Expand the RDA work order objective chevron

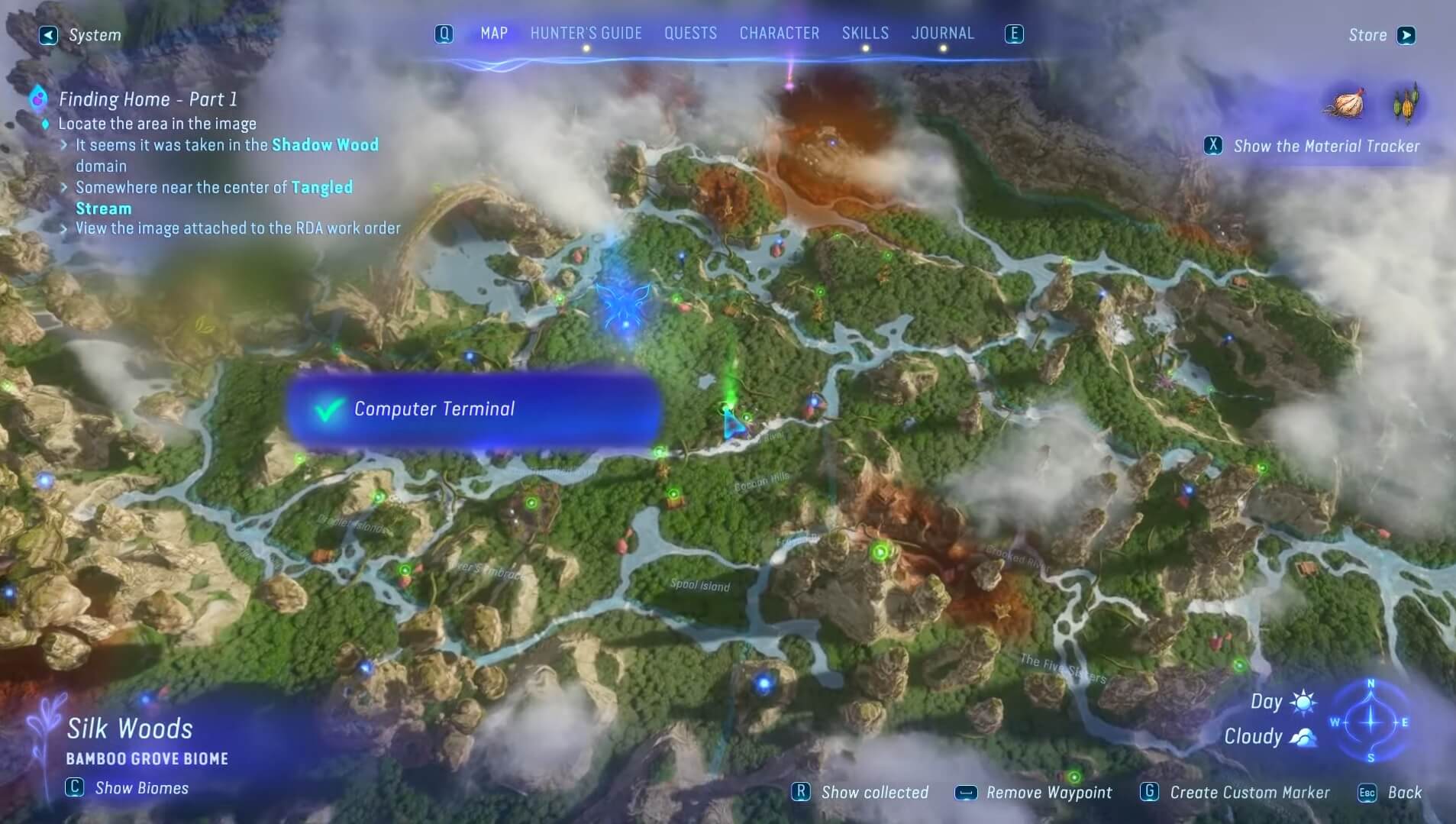tap(63, 228)
